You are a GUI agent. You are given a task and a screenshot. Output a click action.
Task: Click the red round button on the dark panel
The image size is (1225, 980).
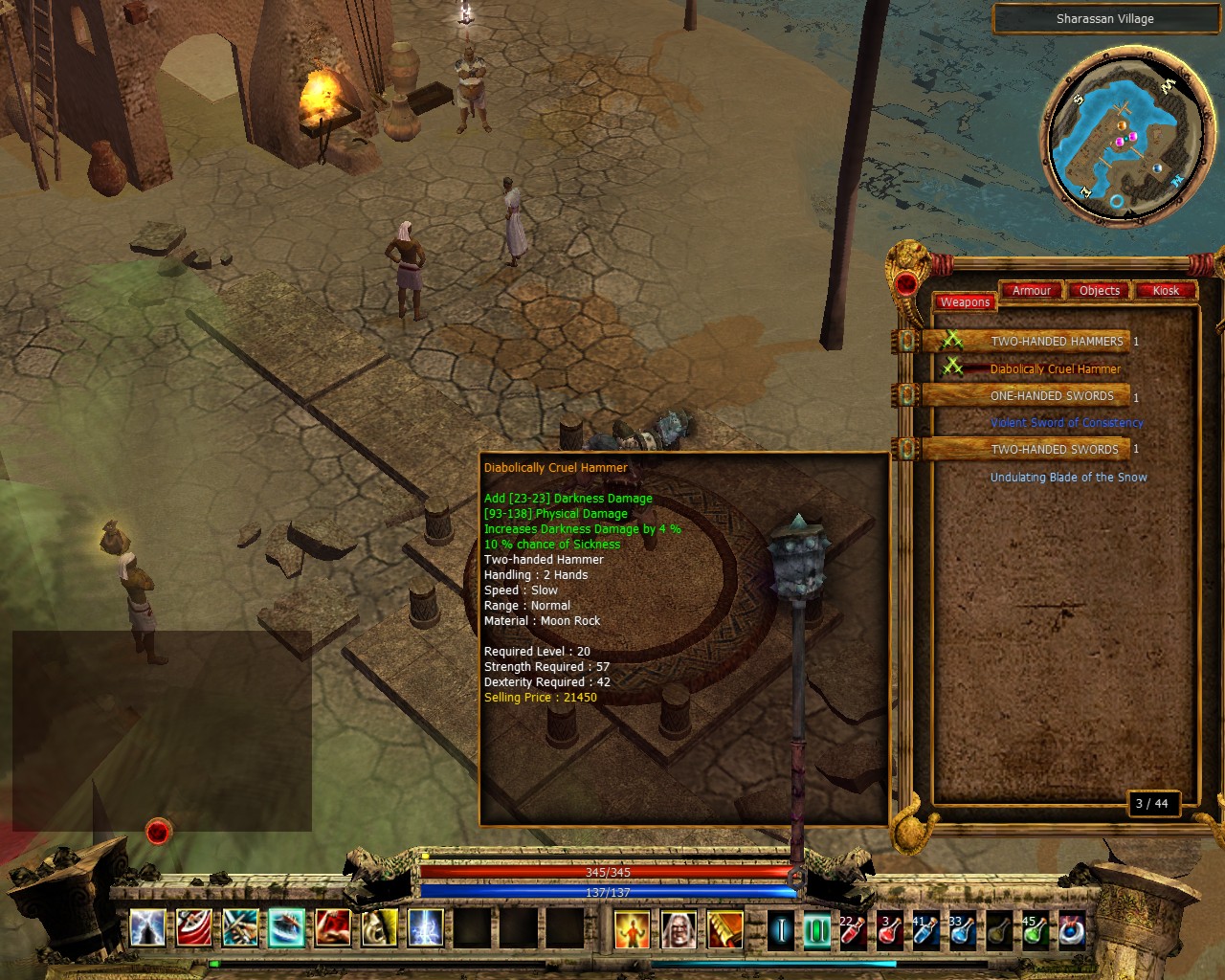(x=158, y=832)
